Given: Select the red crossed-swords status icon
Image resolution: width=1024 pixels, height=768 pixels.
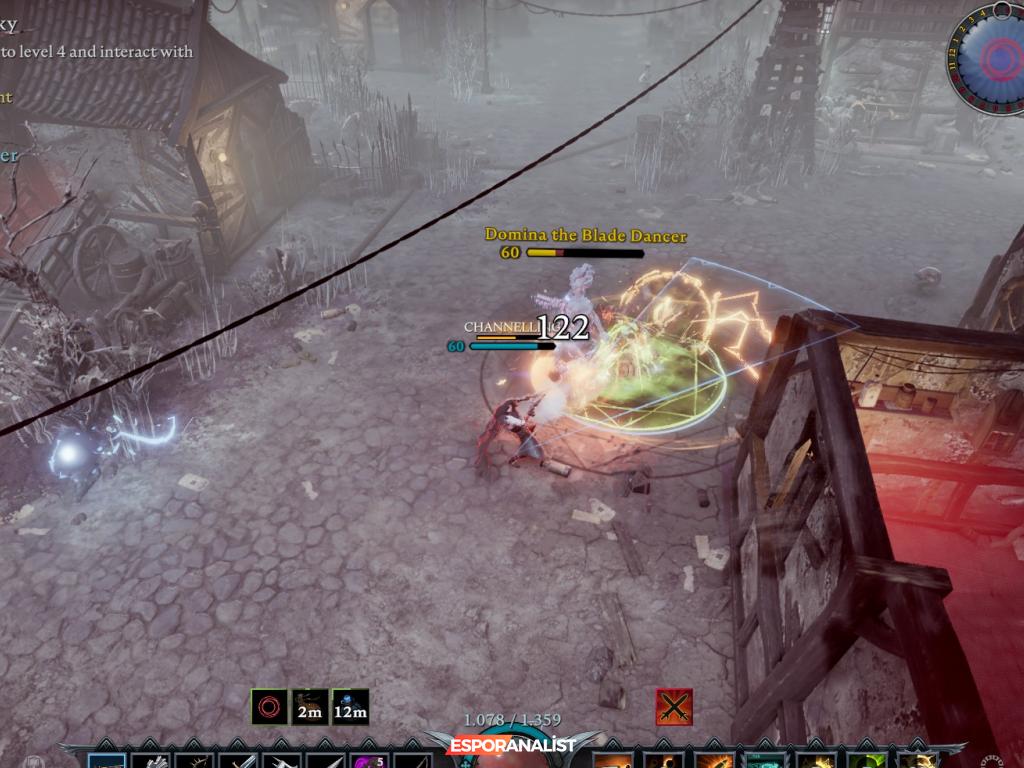Looking at the screenshot, I should tap(674, 707).
